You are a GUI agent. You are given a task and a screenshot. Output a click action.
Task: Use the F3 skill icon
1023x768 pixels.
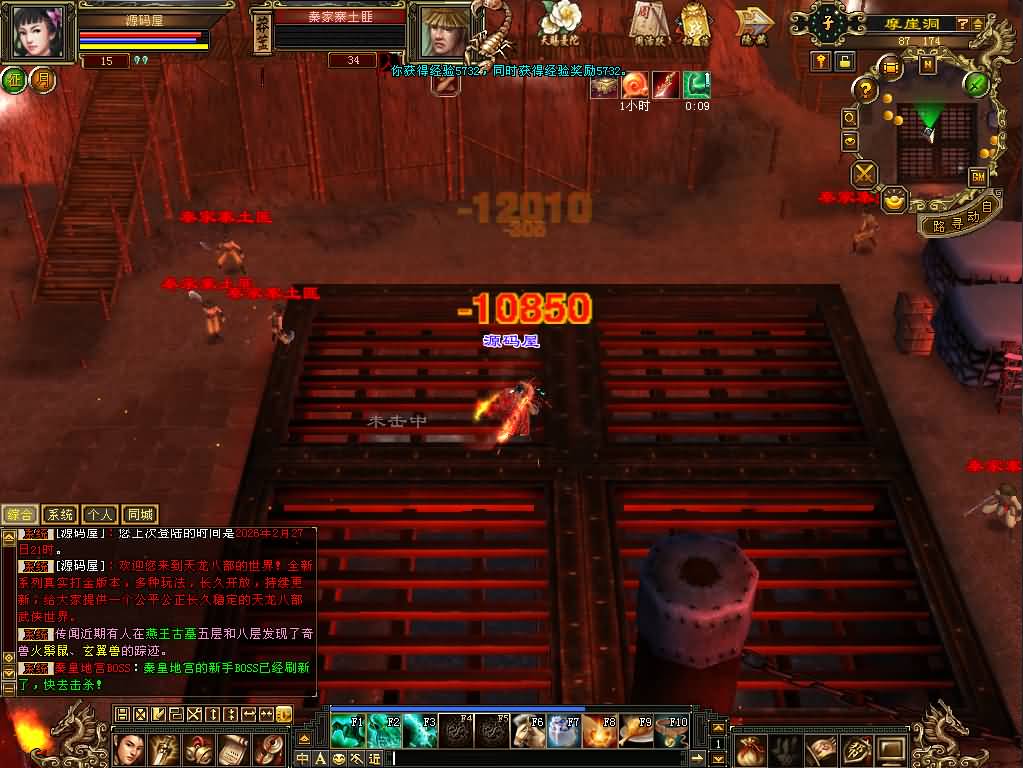click(x=420, y=730)
